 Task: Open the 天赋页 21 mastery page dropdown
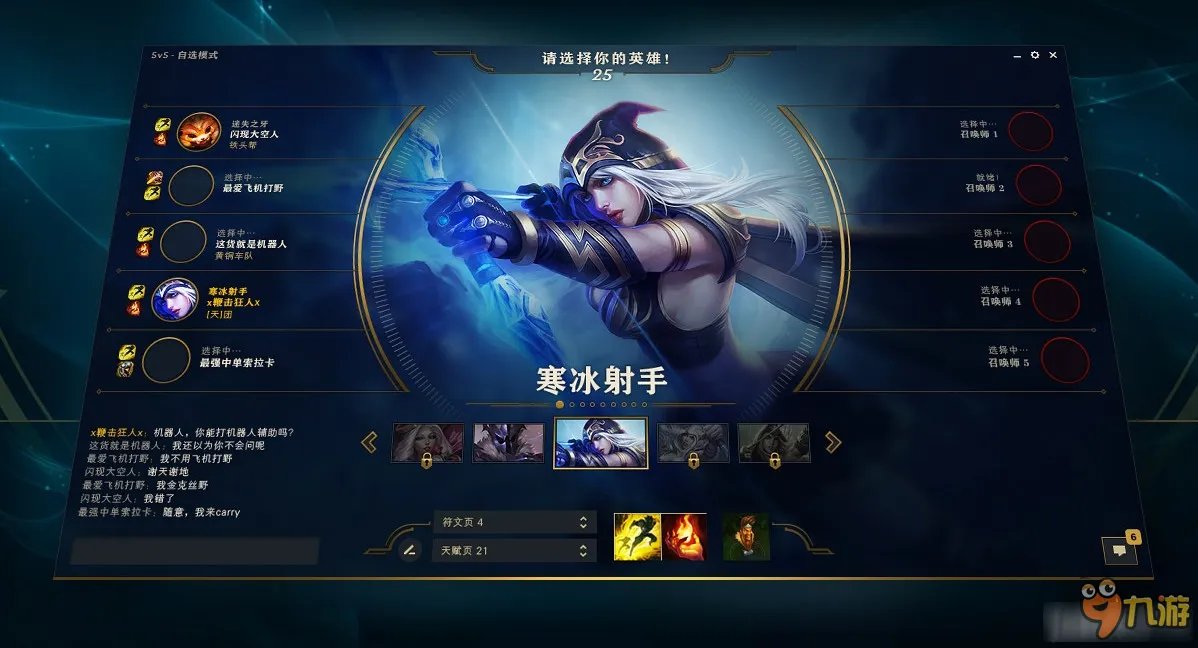[514, 551]
